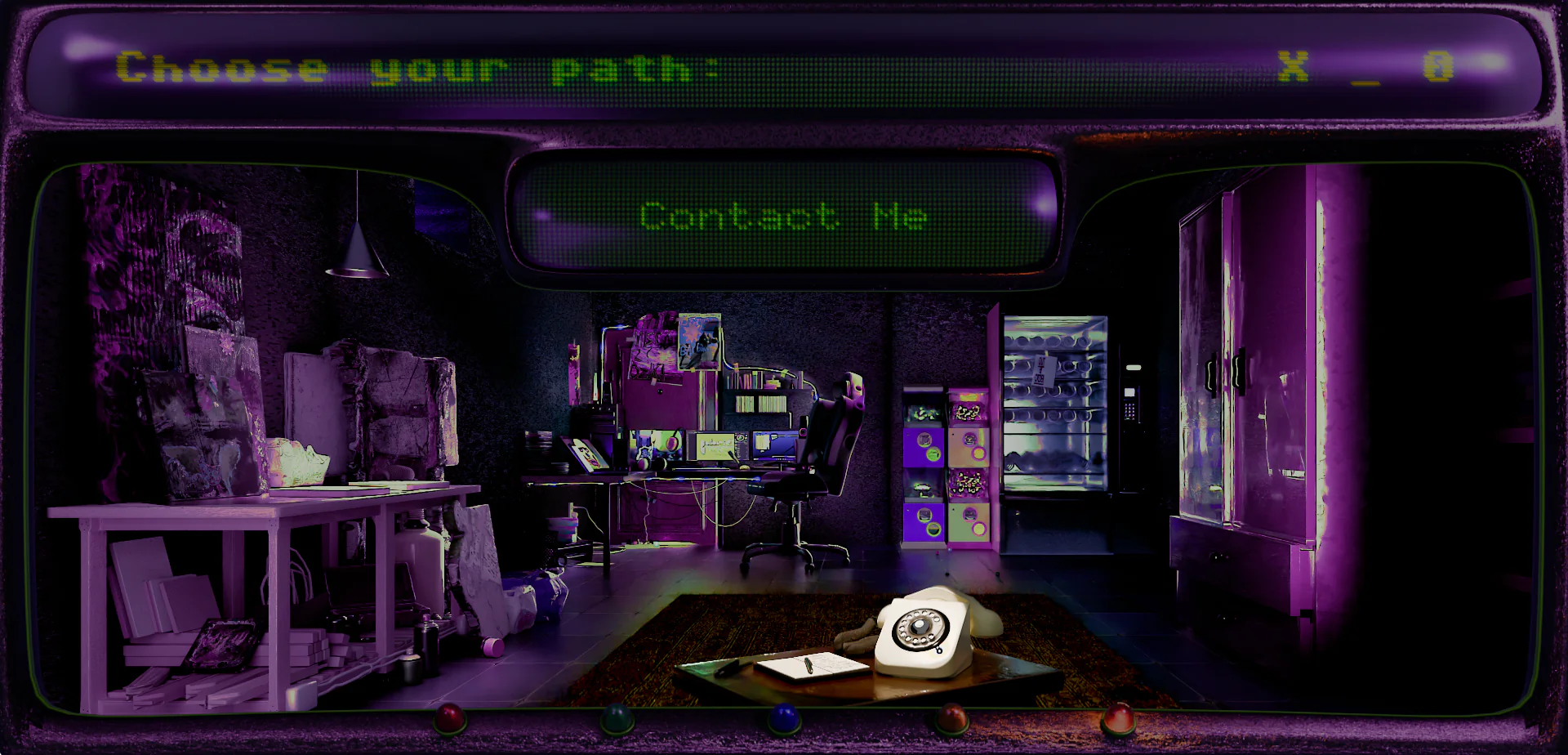Click the yellow 0 maximize symbol
1568x755 pixels.
click(x=1438, y=66)
